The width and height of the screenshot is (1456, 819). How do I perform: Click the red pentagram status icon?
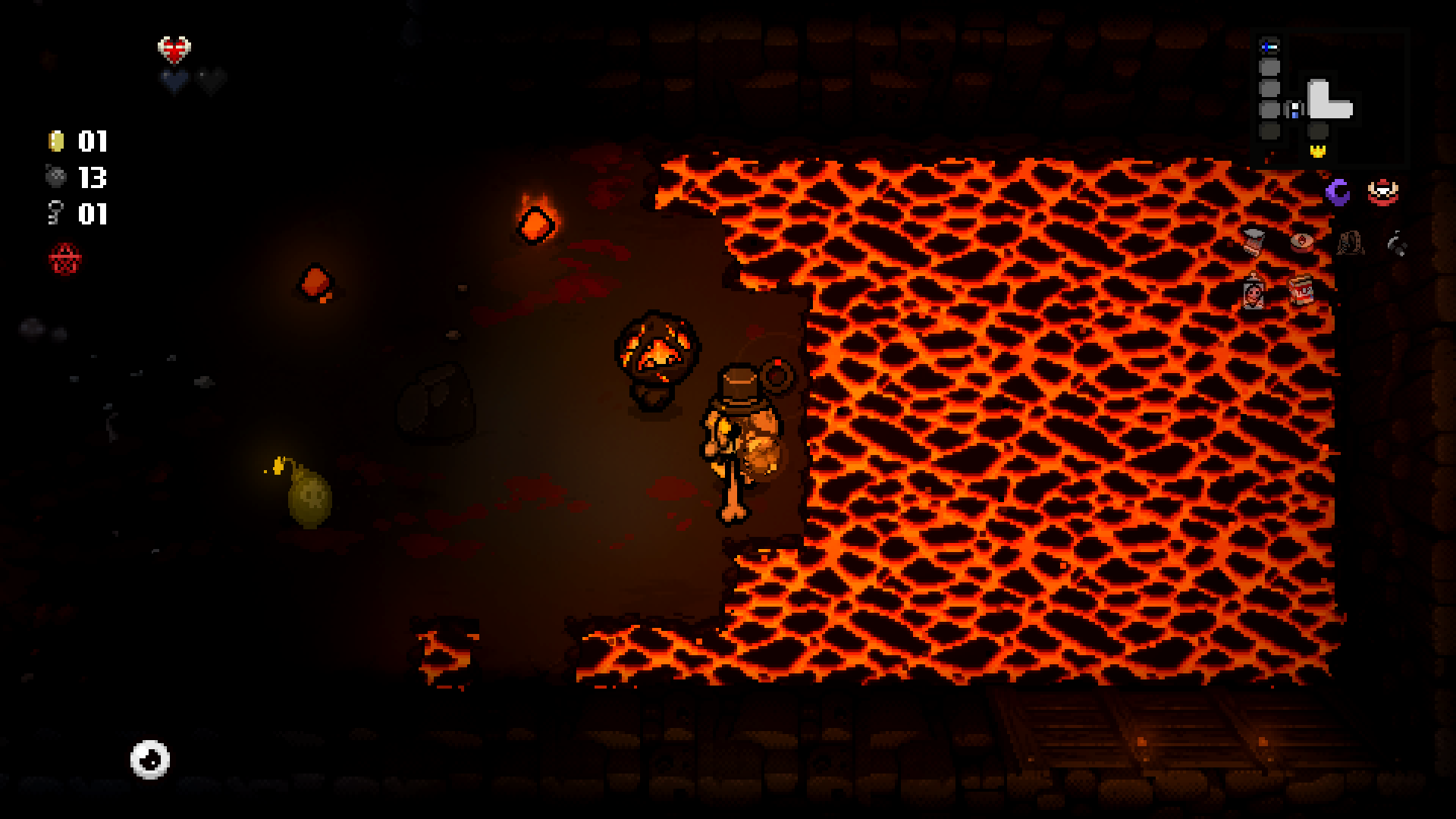point(64,259)
